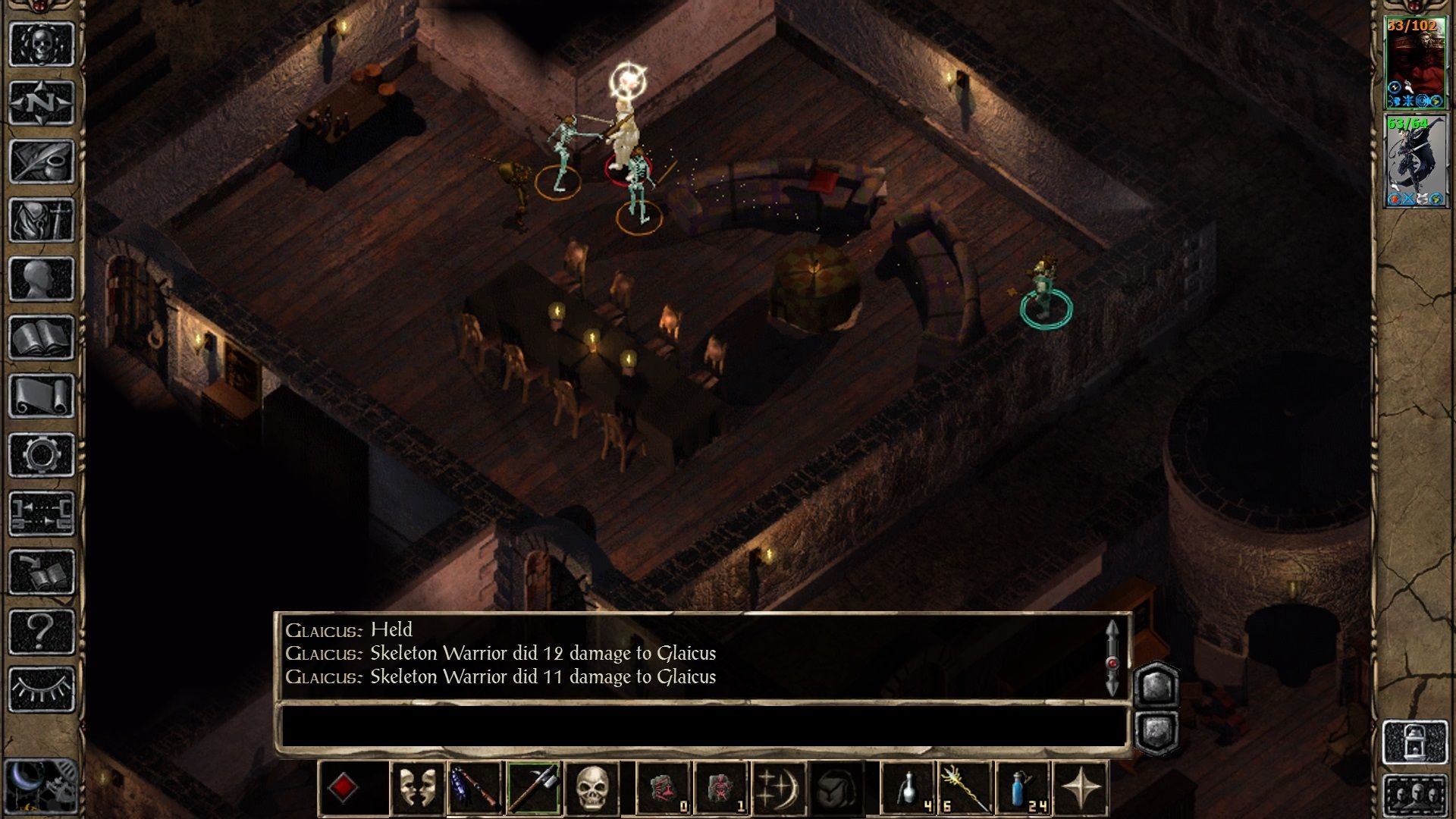Toggle party AI with the lantern button
This screenshot has height=819, width=1456.
(x=1415, y=742)
